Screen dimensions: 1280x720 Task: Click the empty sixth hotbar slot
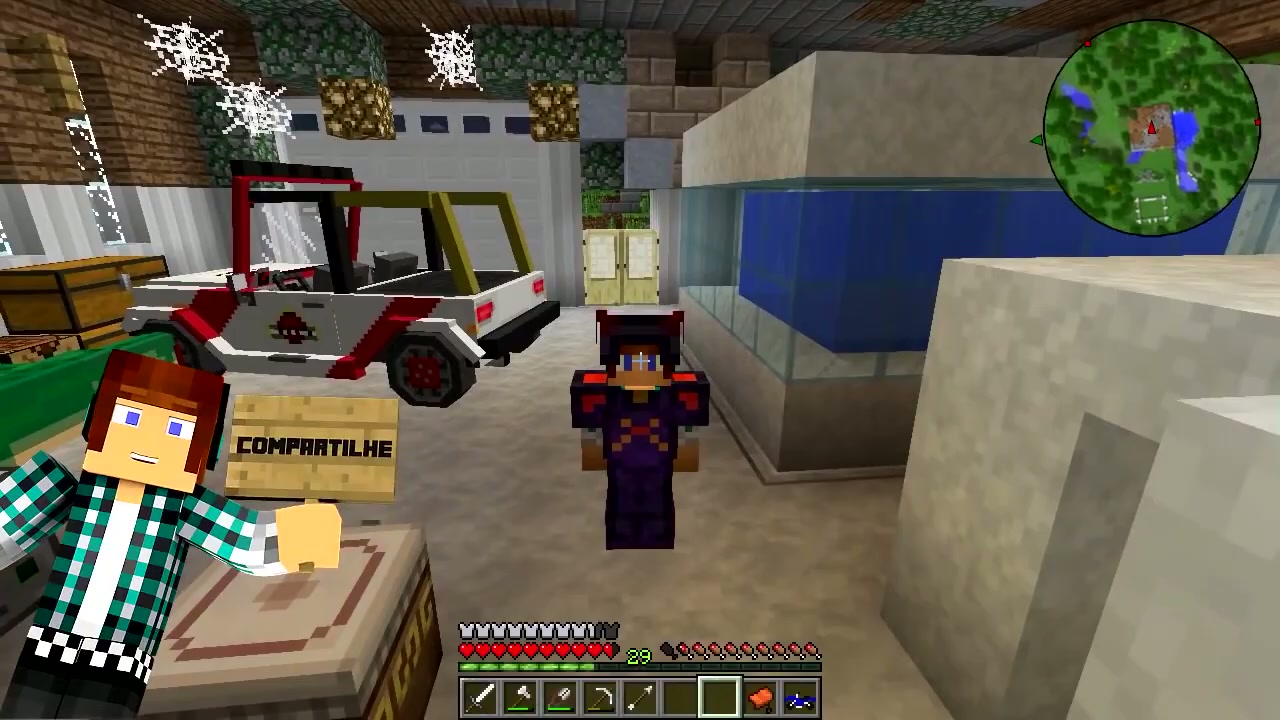click(x=678, y=697)
